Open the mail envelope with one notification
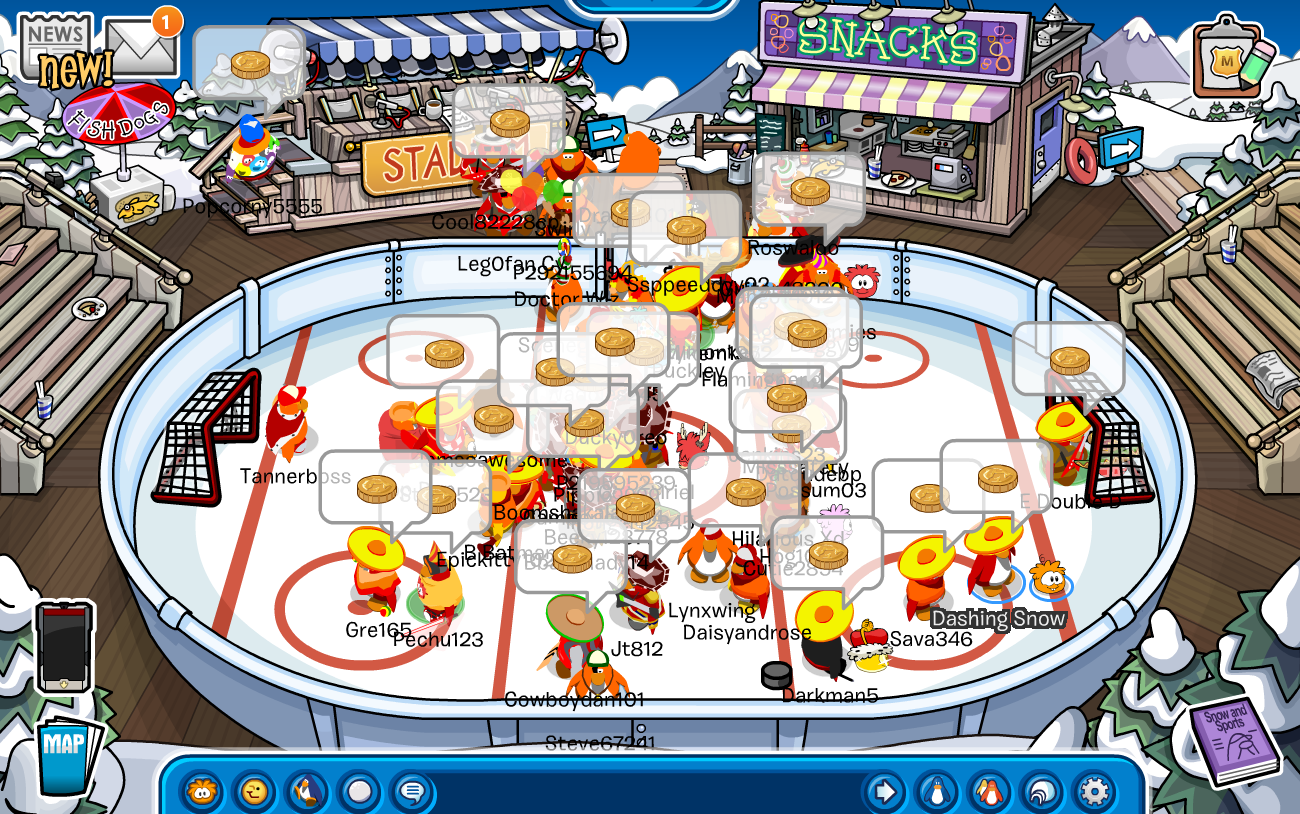The width and height of the screenshot is (1300, 814). pyautogui.click(x=140, y=45)
